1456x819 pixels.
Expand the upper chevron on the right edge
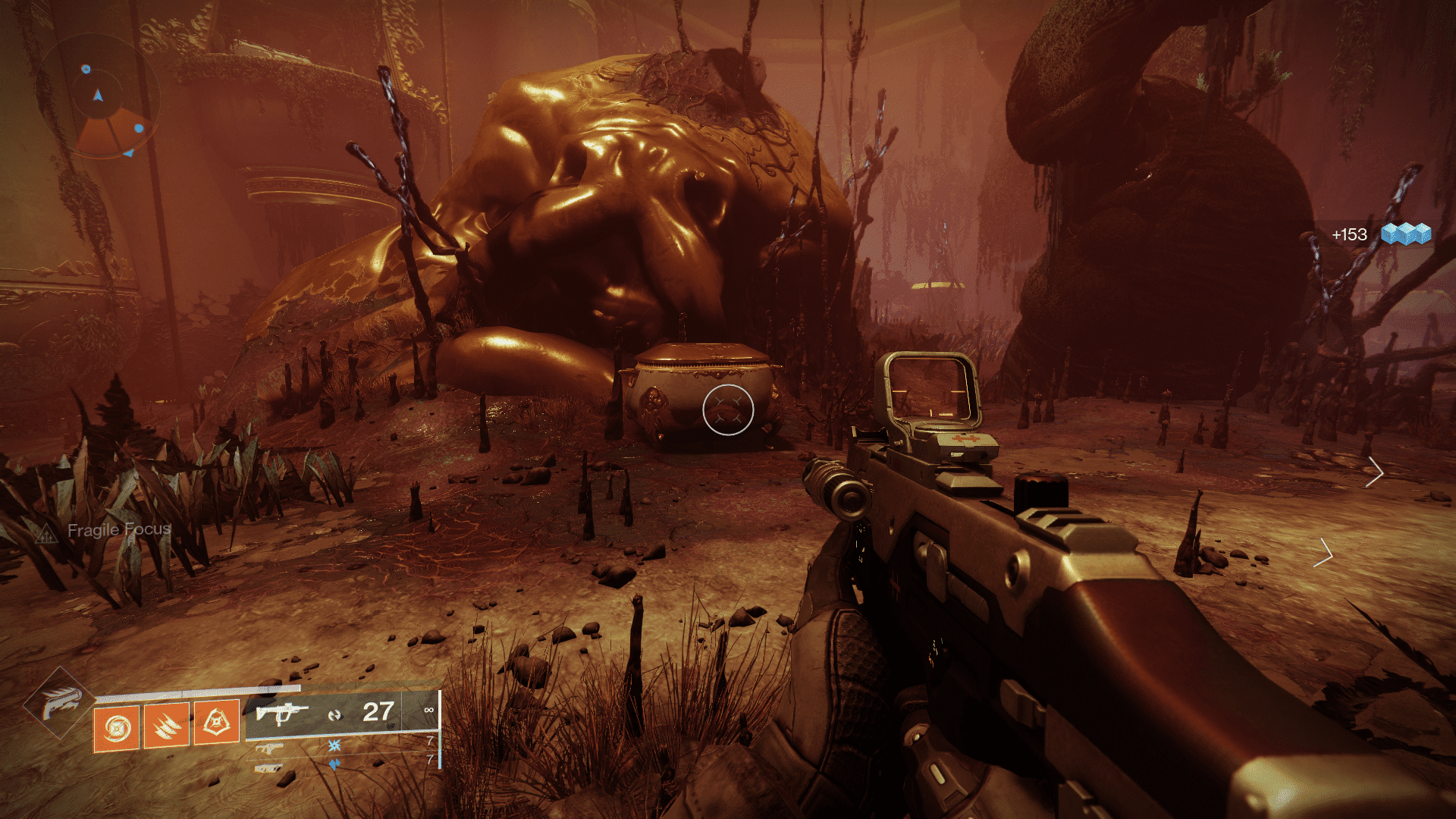tap(1376, 472)
